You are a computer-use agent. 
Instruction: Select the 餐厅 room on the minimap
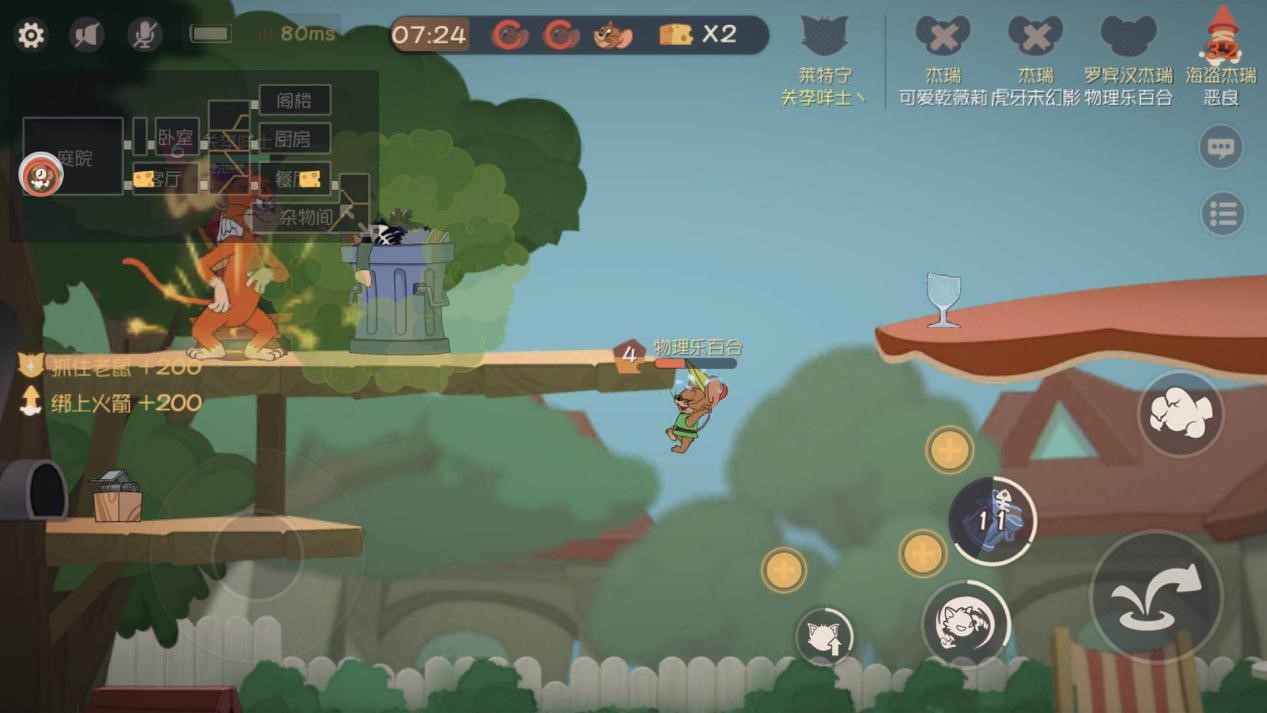coord(296,178)
